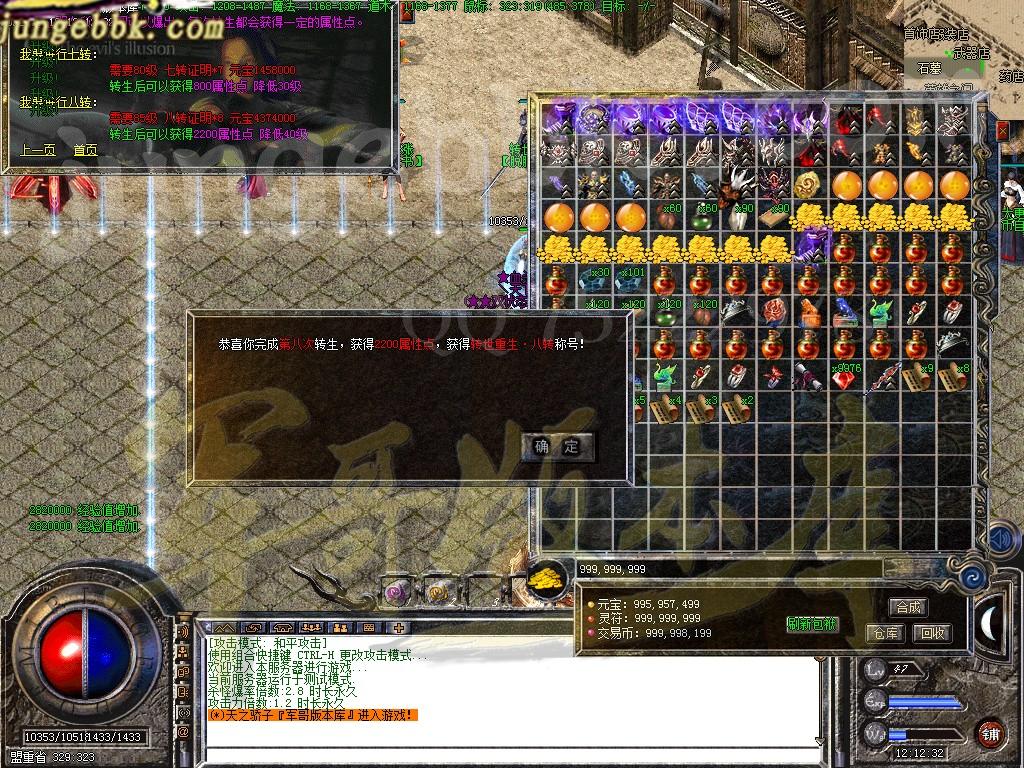The image size is (1024, 768).
Task: Click the 回收 recycle button
Action: click(x=932, y=633)
